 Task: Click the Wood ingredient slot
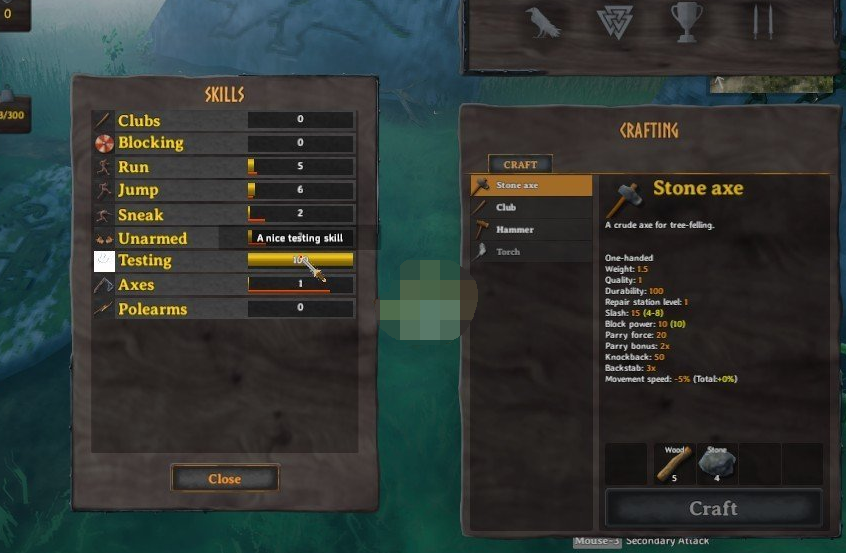(673, 463)
